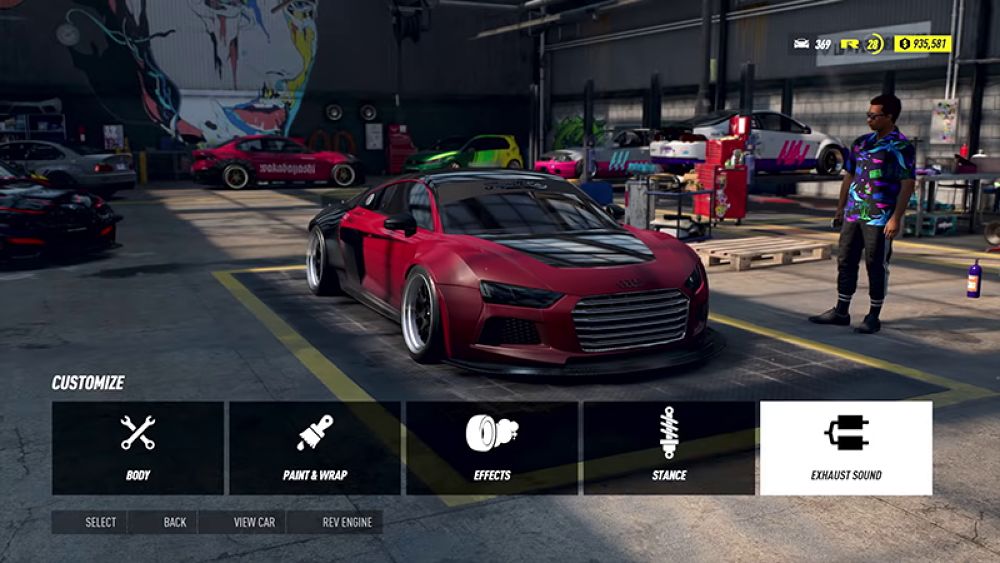Open the Stance tuning option
Screen dimensions: 1000x563
(x=669, y=448)
